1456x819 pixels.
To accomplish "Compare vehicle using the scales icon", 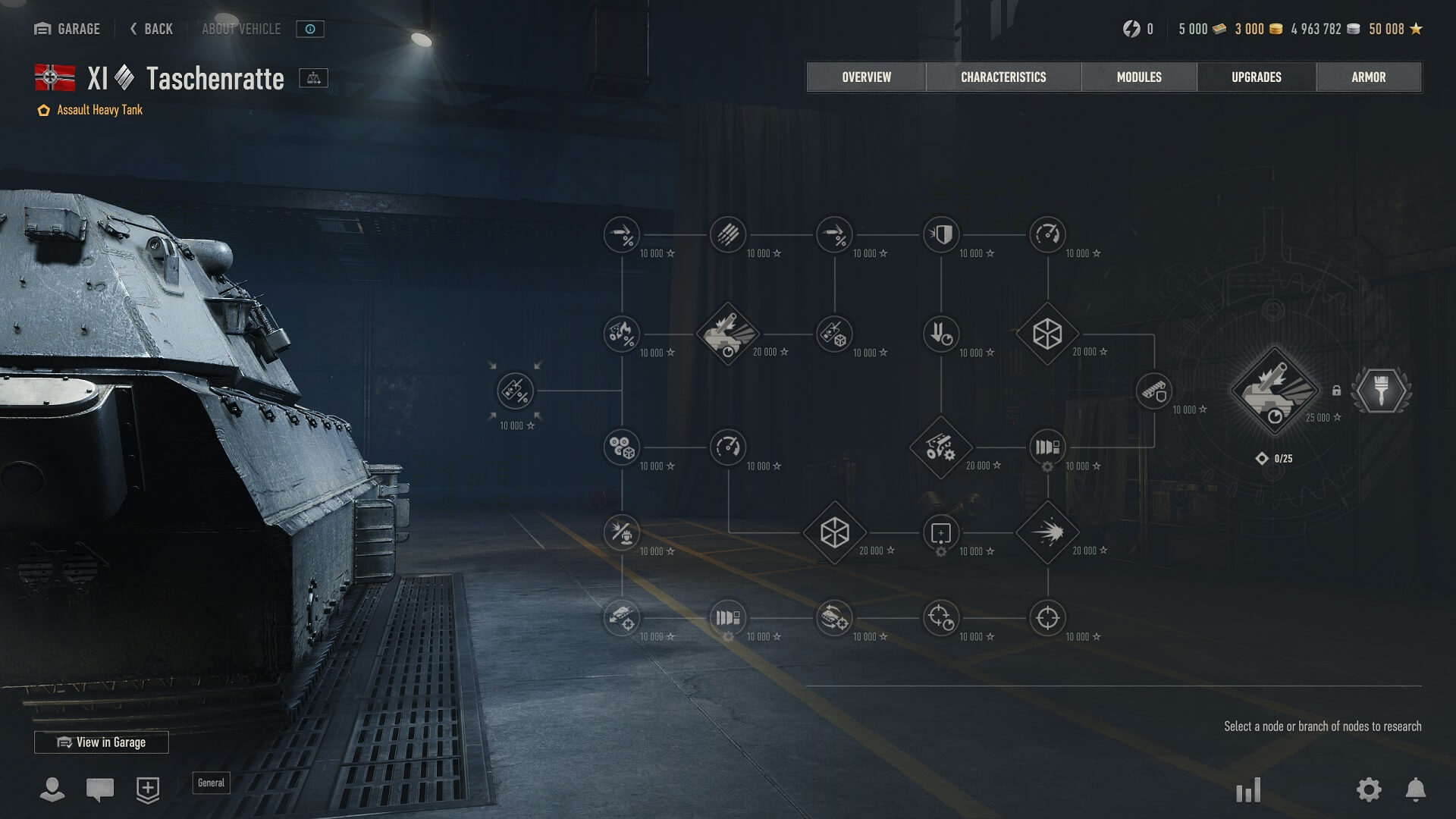I will (313, 78).
